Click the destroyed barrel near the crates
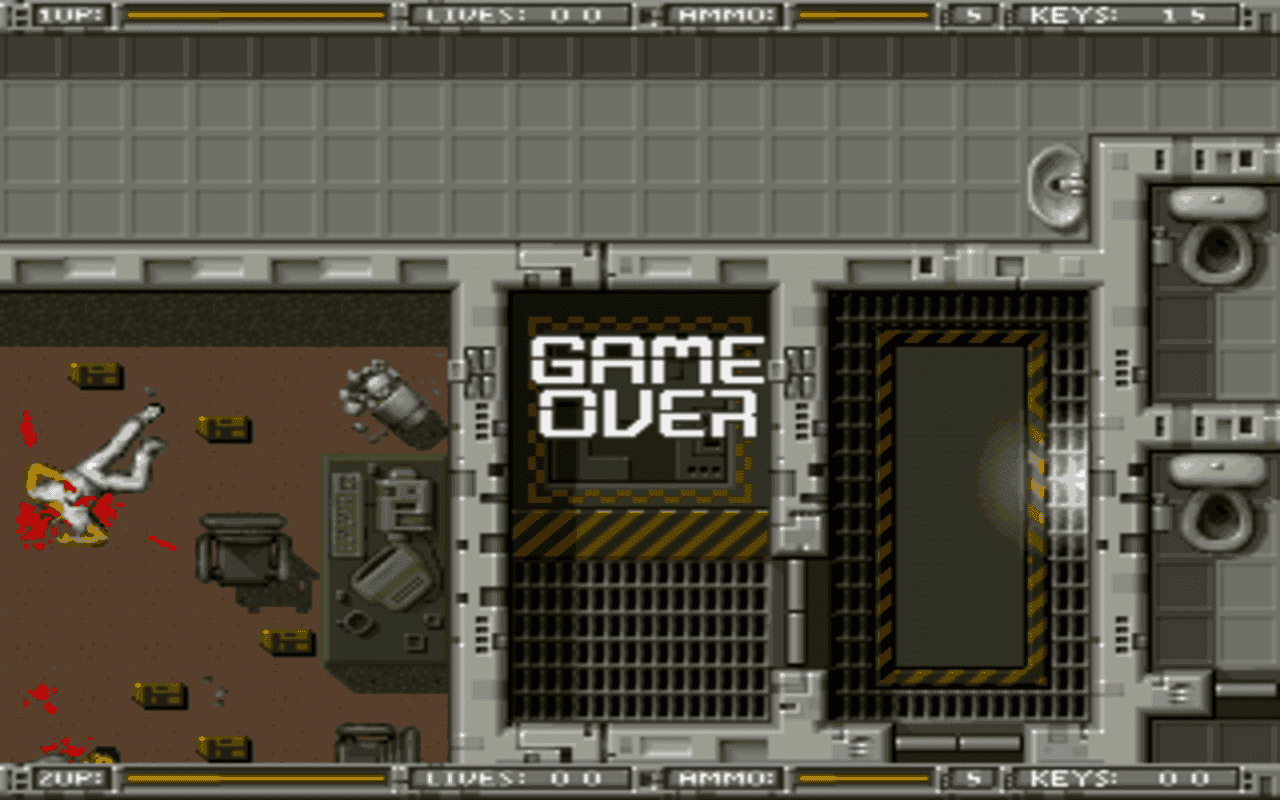 pyautogui.click(x=390, y=400)
